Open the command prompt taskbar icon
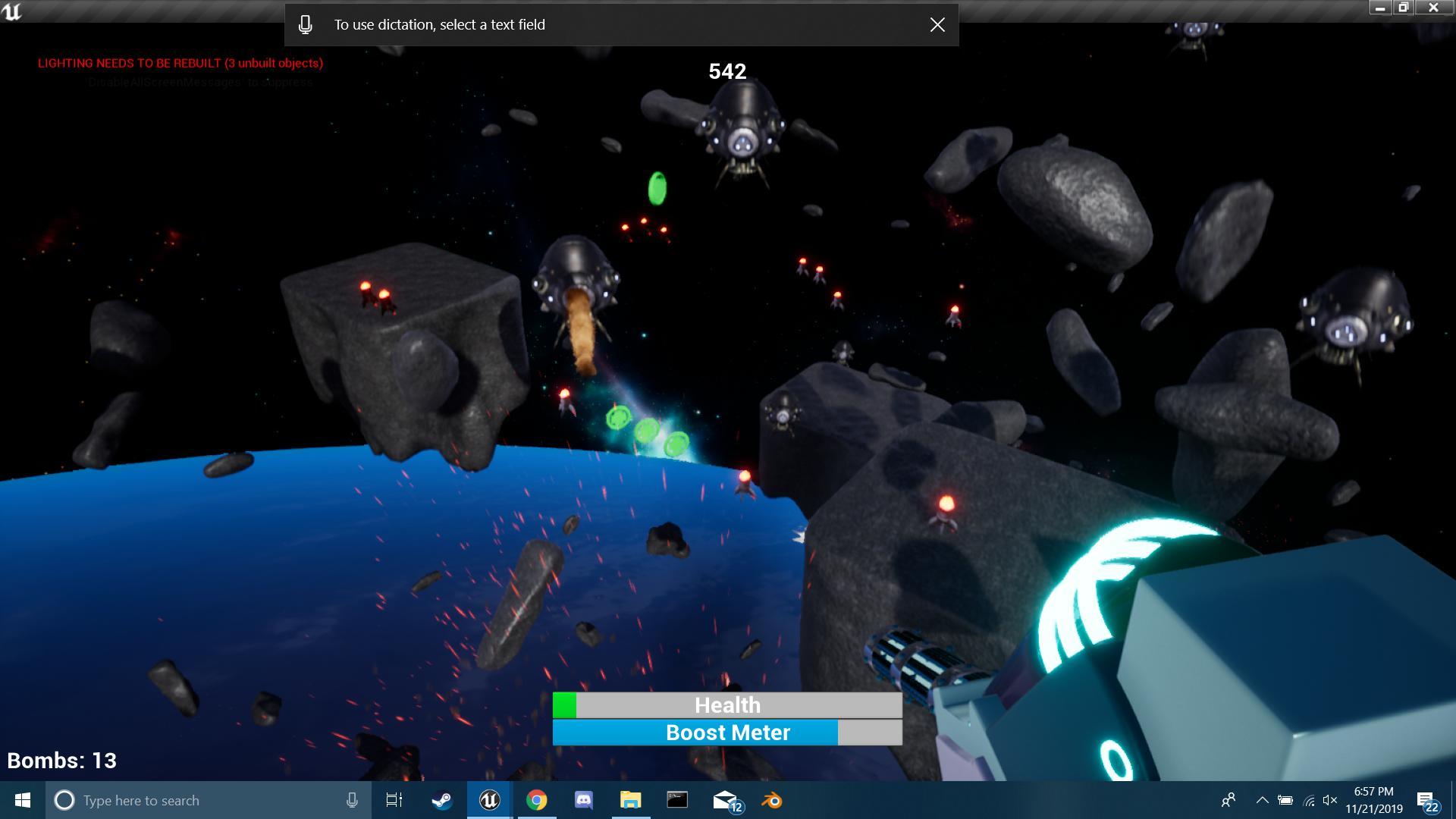Image resolution: width=1456 pixels, height=819 pixels. (677, 800)
